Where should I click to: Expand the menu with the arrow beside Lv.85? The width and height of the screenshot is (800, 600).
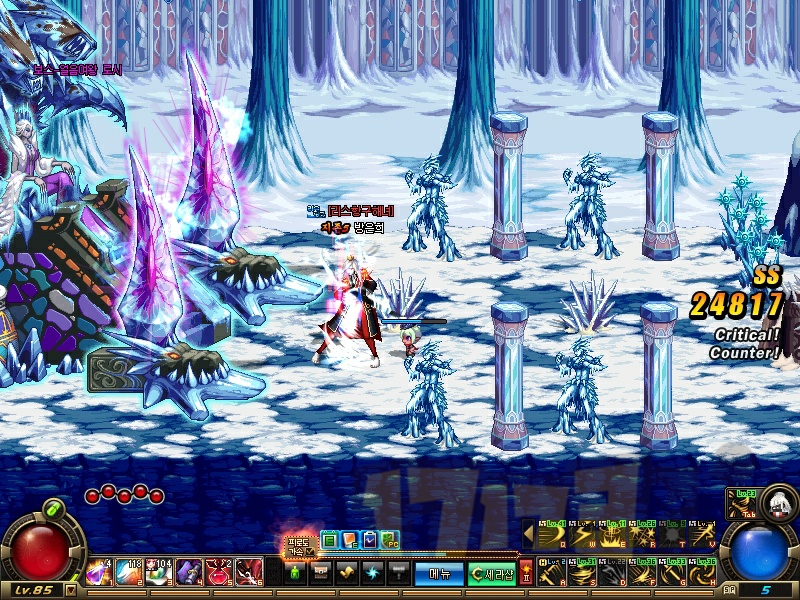[71, 590]
